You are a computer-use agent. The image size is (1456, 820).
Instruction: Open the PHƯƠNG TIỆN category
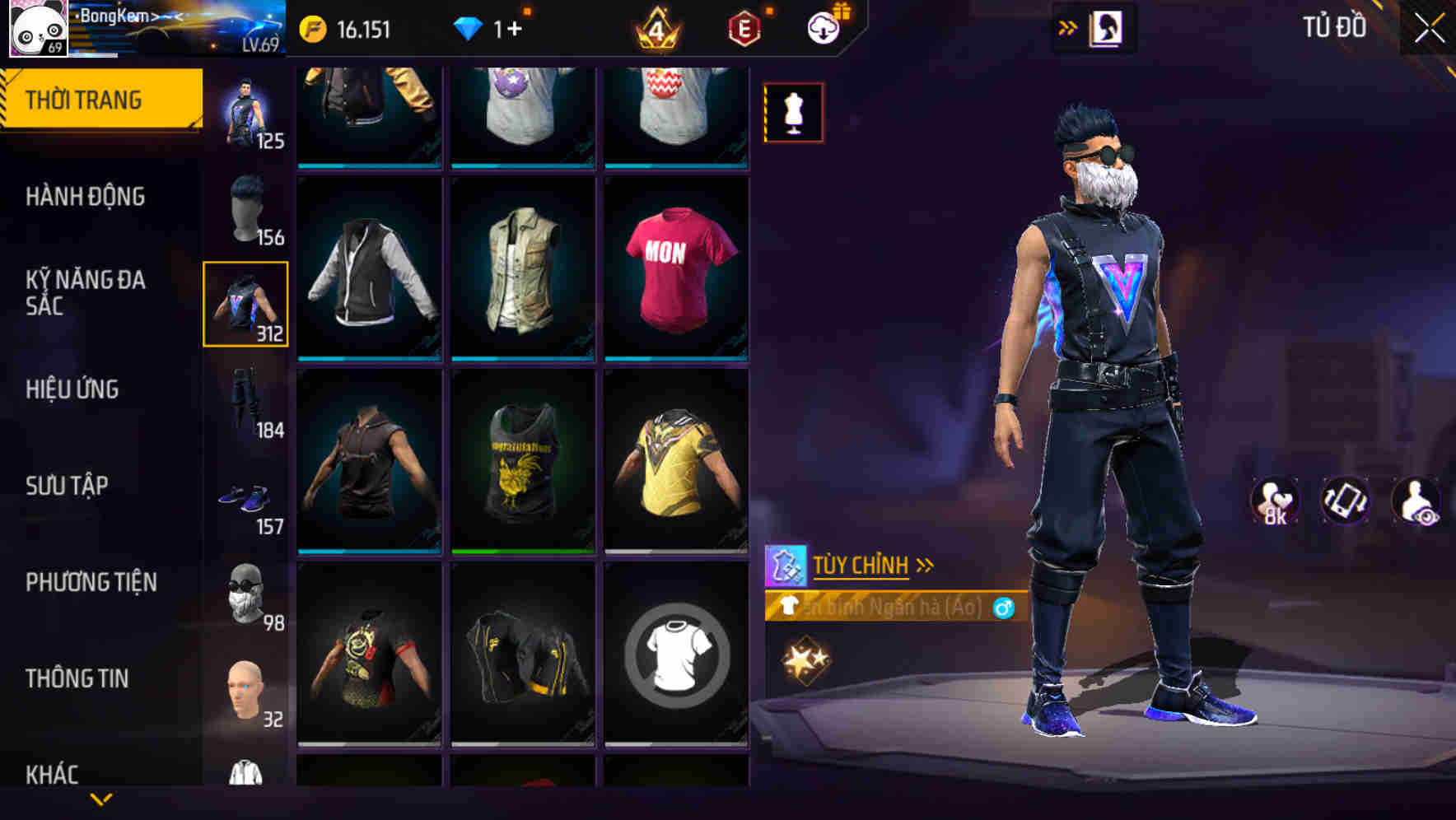(x=91, y=581)
